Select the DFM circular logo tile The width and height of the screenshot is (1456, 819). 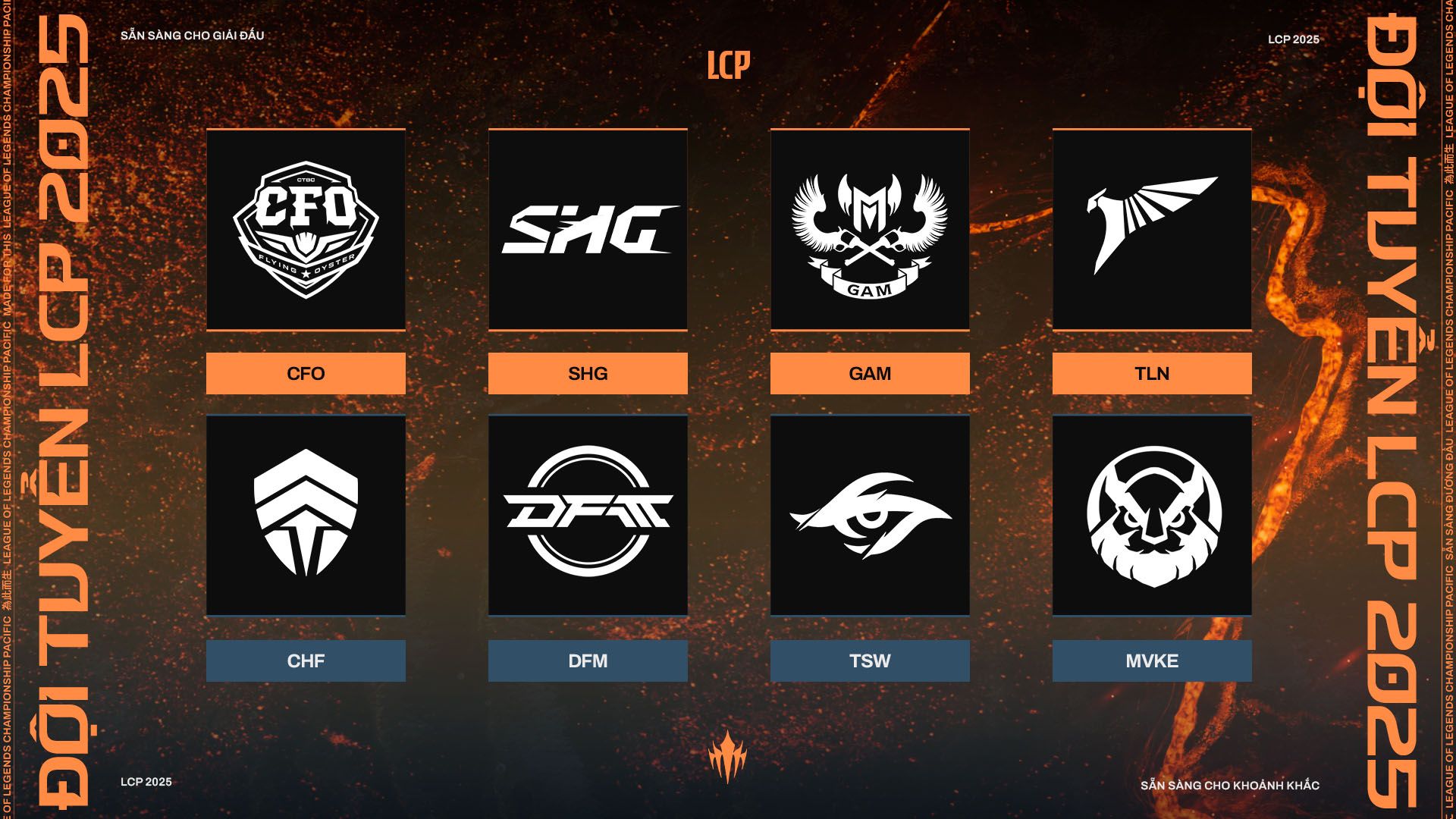pyautogui.click(x=588, y=516)
